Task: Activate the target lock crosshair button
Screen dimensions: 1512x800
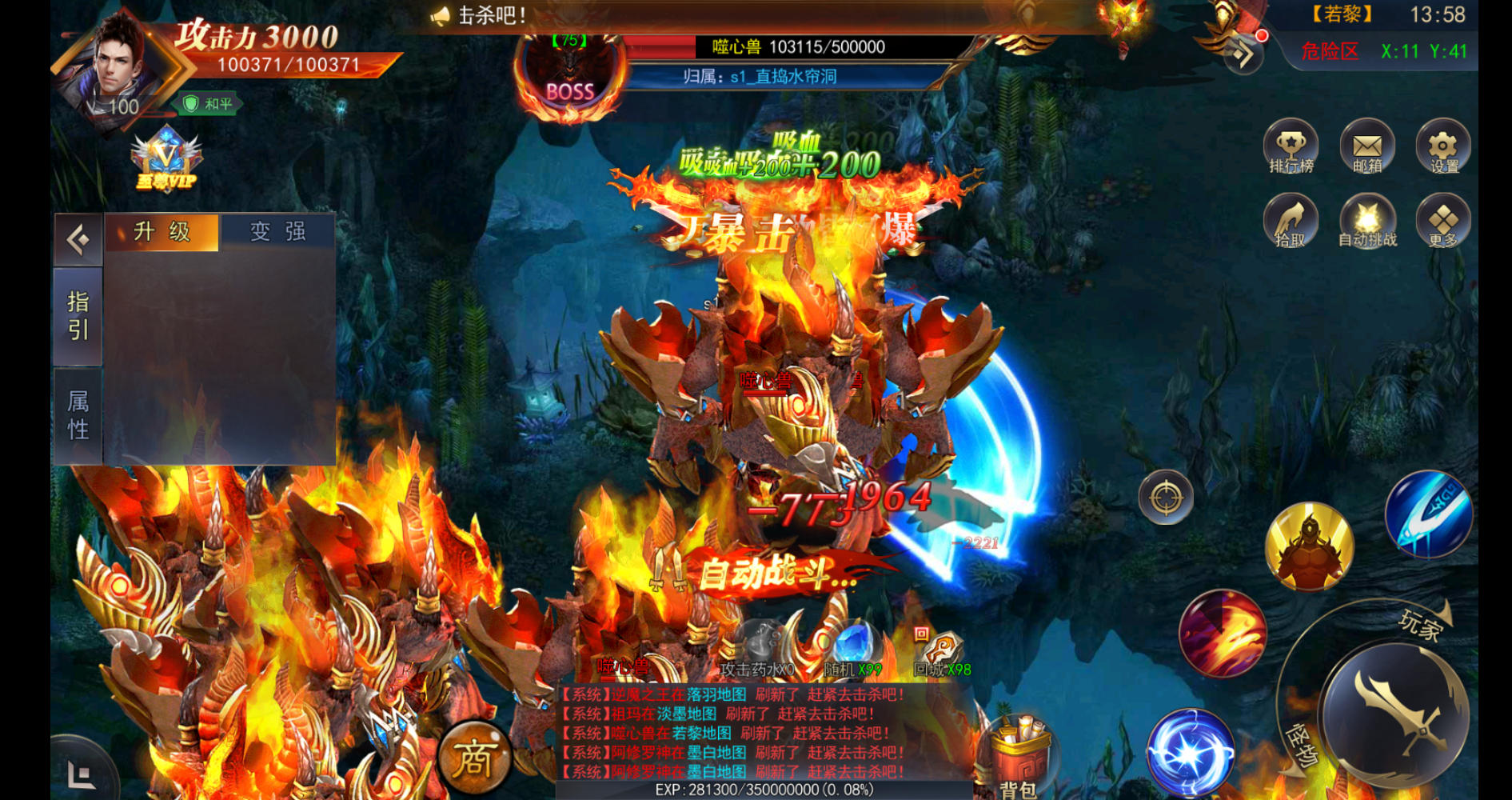Action: 1166,498
